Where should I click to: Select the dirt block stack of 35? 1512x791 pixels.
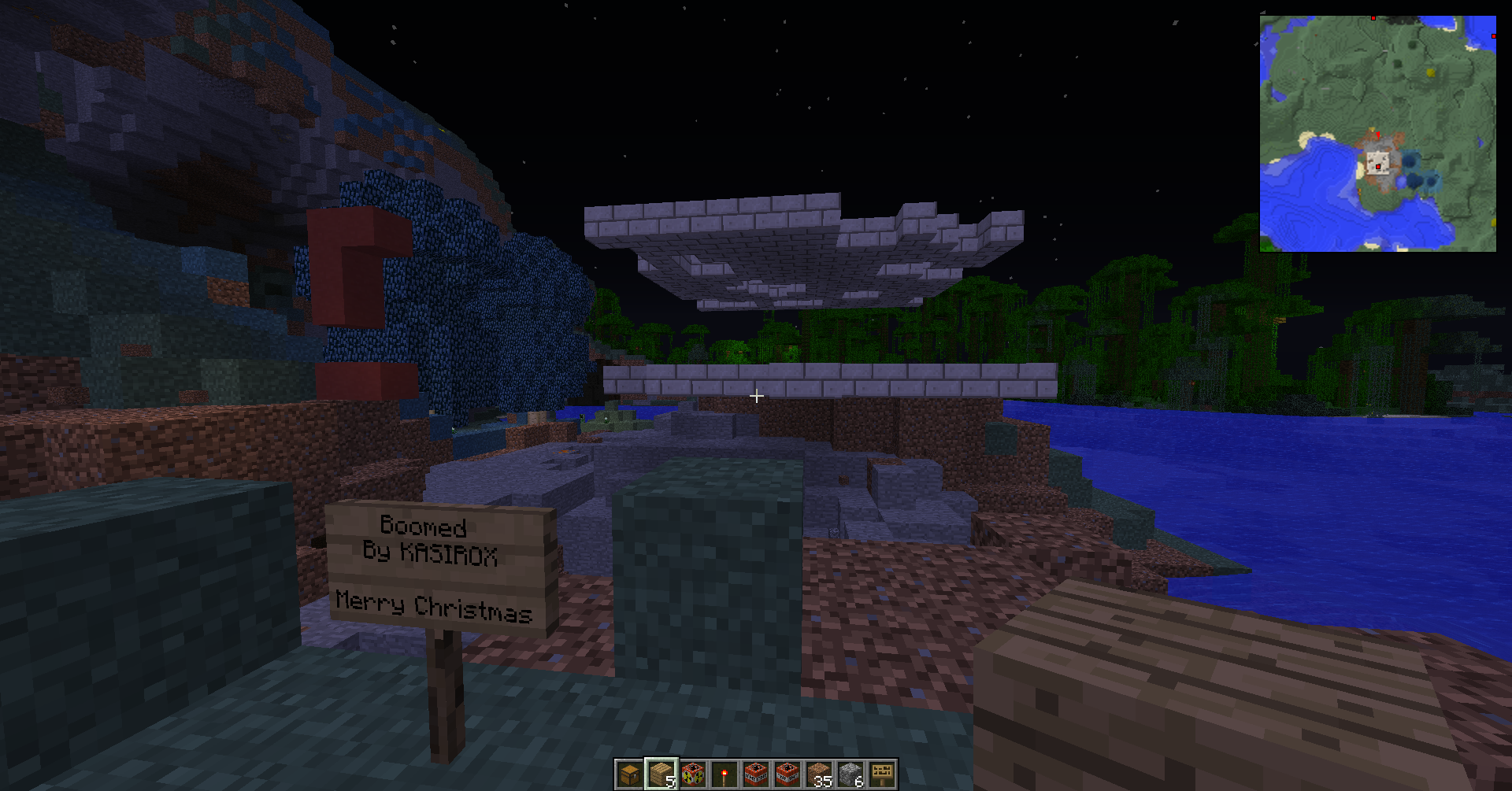click(819, 774)
